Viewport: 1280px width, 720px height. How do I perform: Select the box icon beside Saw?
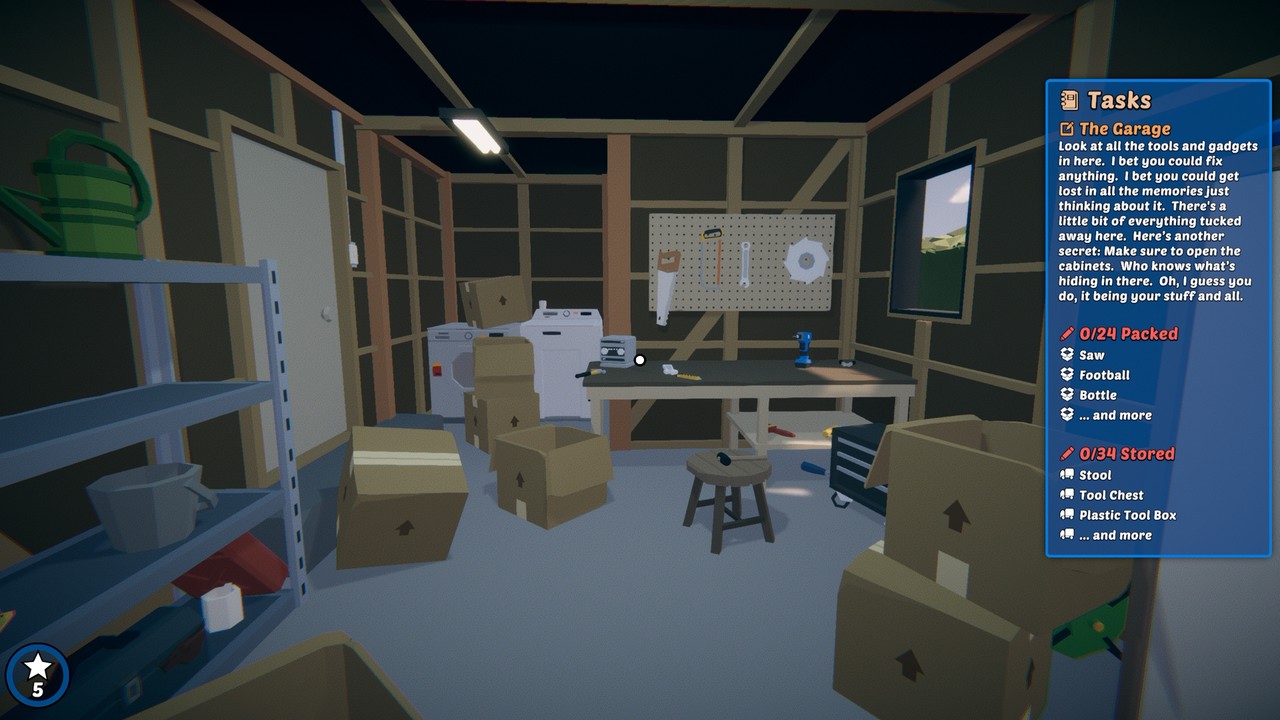tap(1066, 355)
